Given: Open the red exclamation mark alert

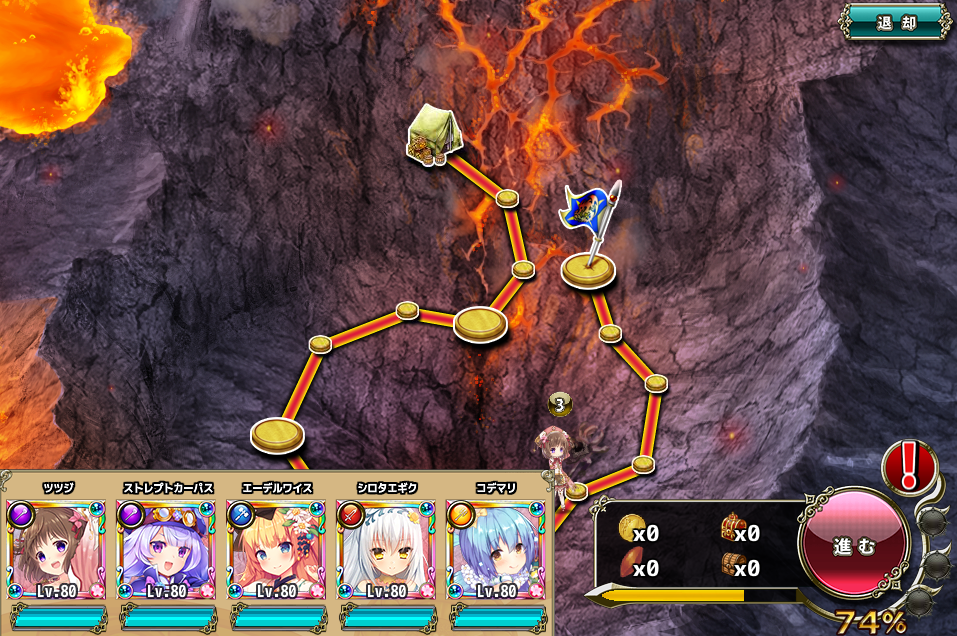Looking at the screenshot, I should click(907, 465).
